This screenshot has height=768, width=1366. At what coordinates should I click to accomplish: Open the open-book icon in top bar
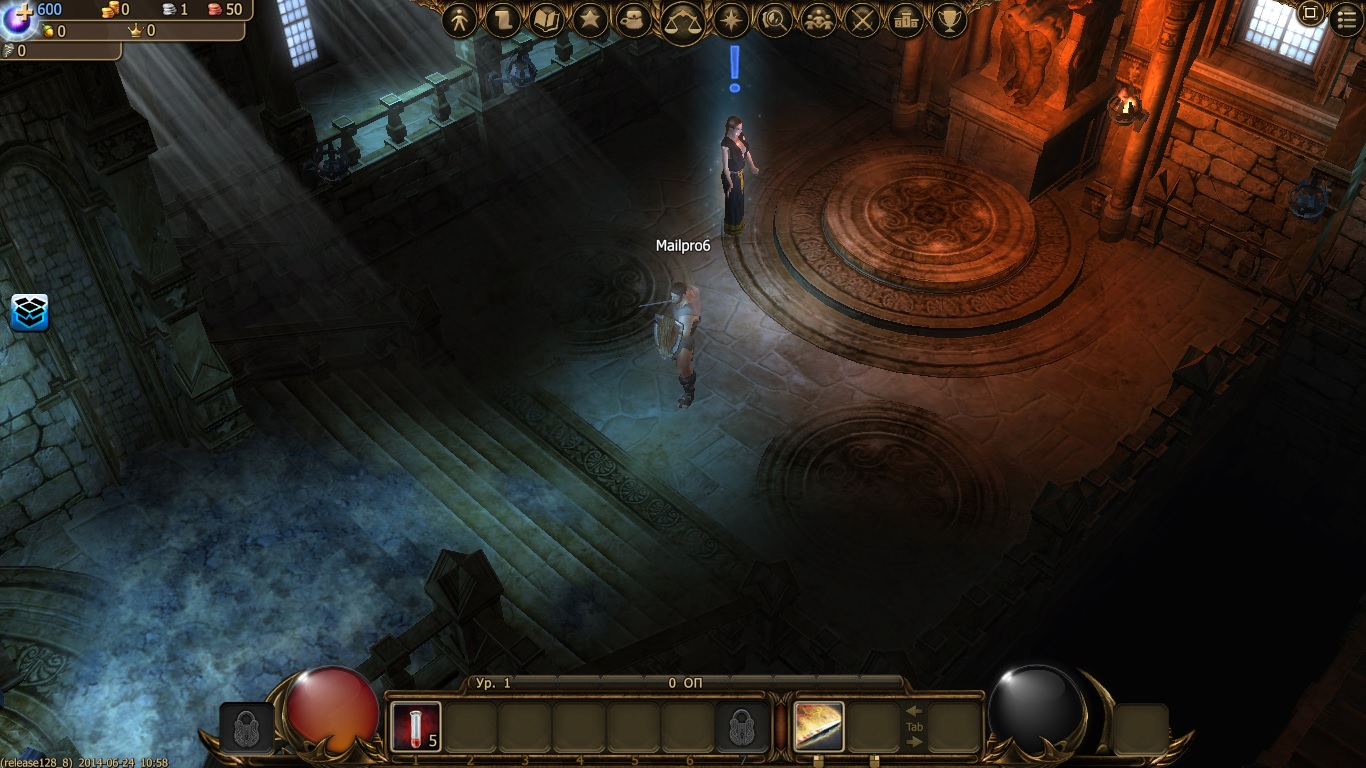coord(547,20)
